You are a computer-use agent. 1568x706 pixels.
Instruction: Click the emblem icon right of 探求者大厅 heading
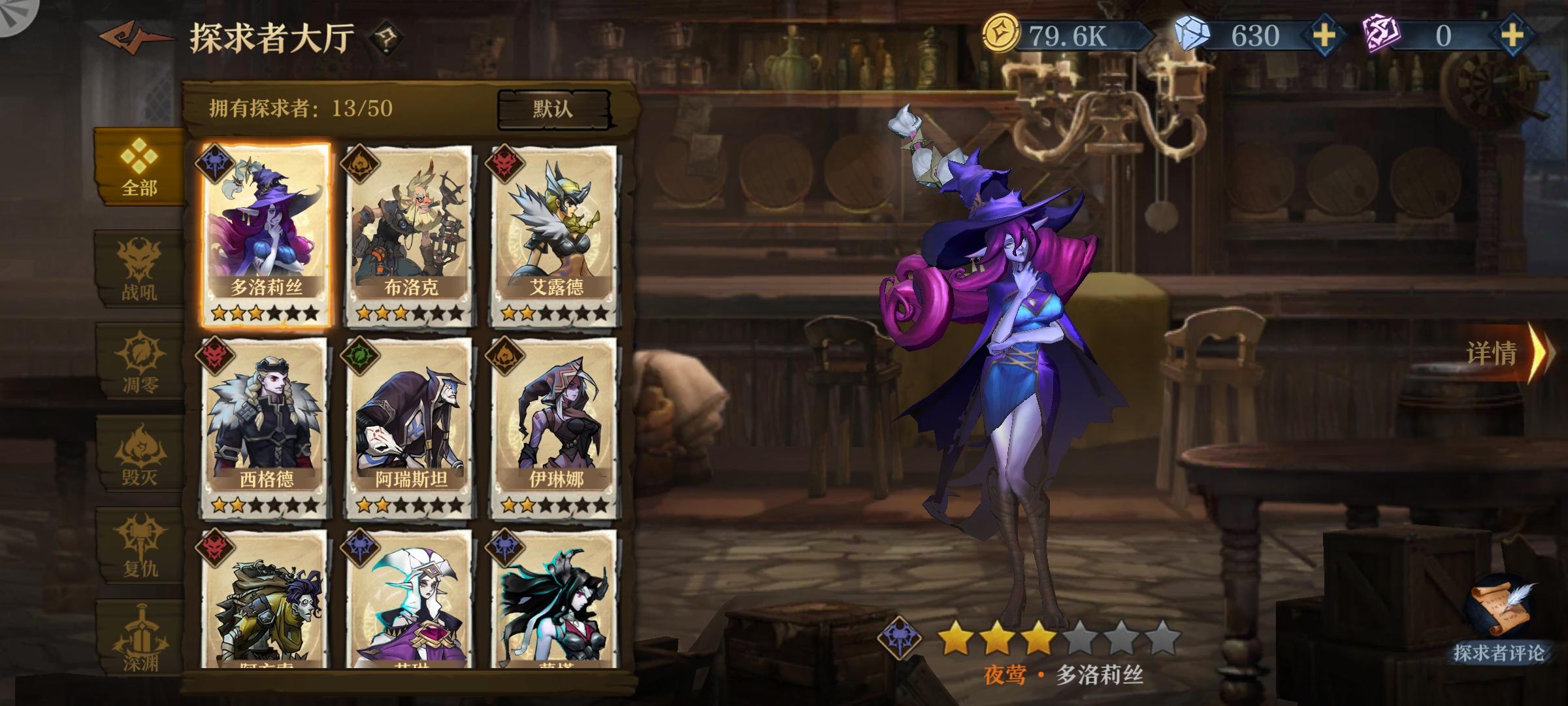point(385,37)
